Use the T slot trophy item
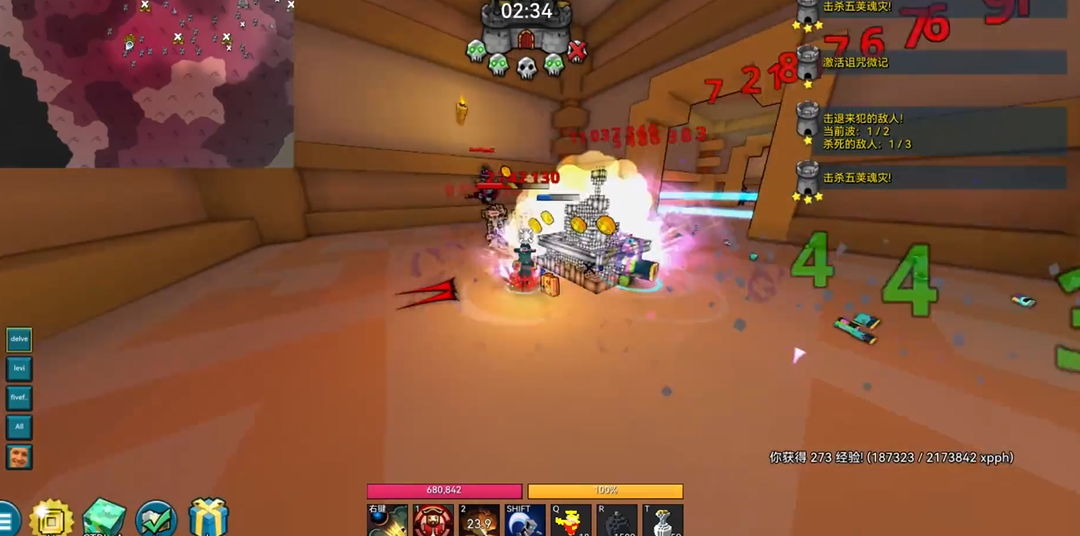The image size is (1080, 536). tap(663, 520)
